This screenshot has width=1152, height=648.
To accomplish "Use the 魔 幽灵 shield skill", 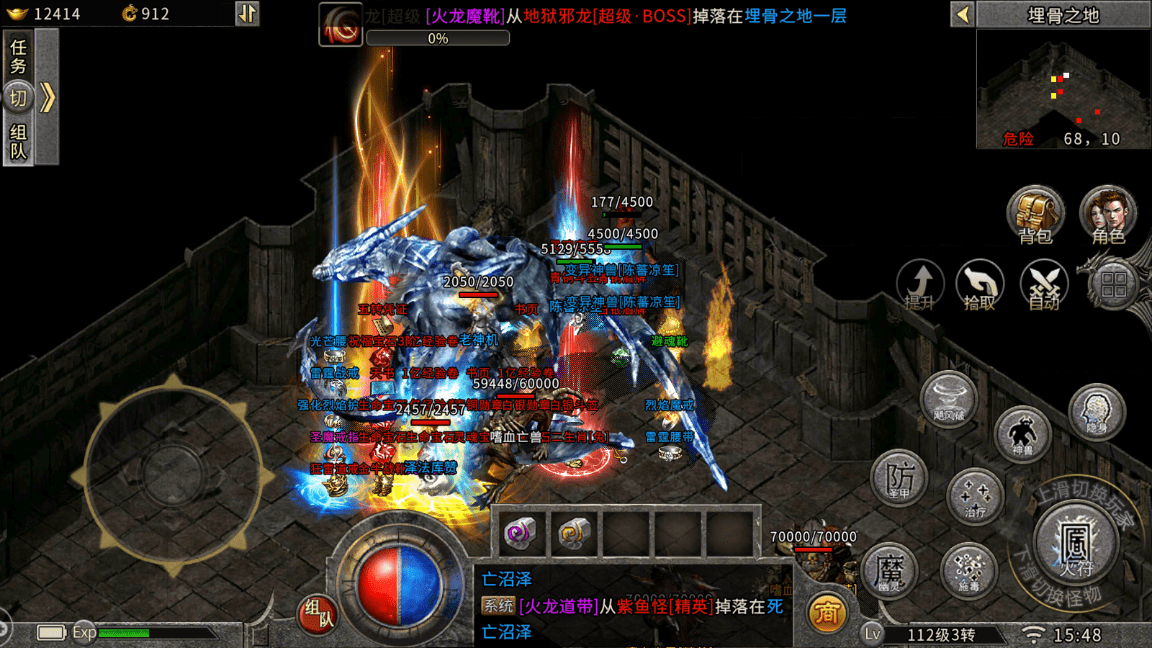I will coord(890,572).
